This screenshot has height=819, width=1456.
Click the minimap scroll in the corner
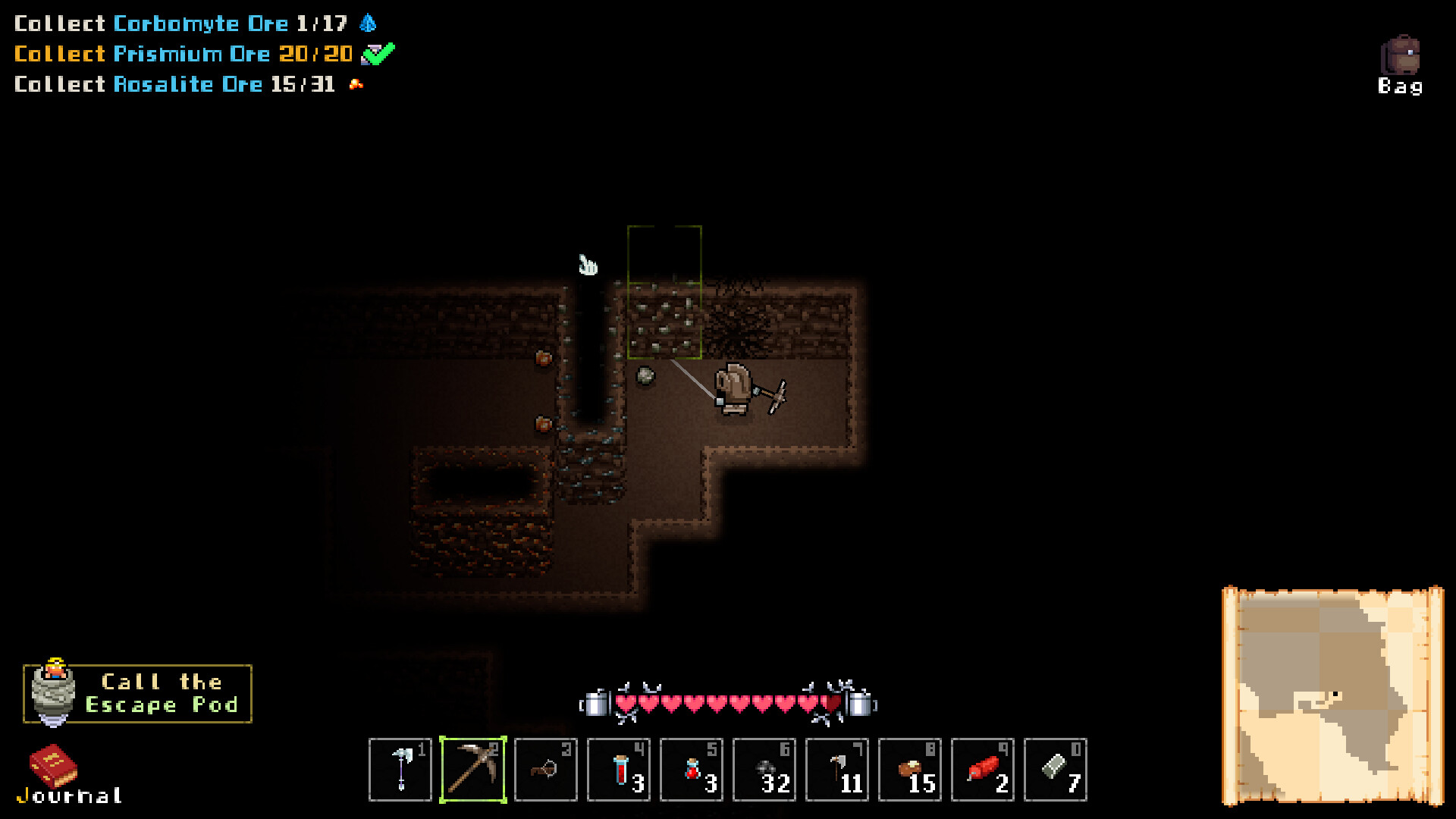pos(1336,694)
